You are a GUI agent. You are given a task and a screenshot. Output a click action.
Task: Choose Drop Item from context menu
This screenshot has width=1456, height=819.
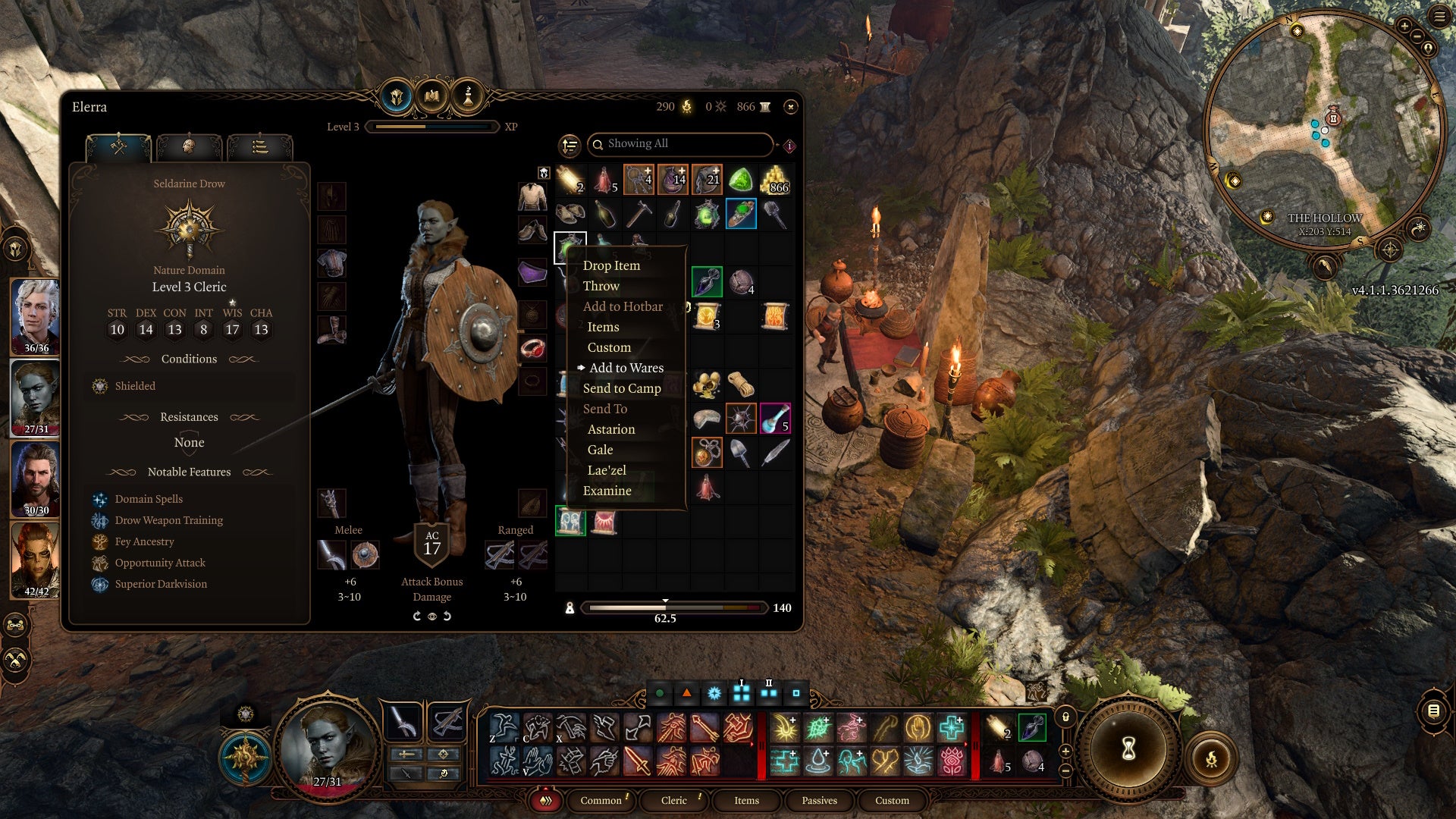click(611, 265)
